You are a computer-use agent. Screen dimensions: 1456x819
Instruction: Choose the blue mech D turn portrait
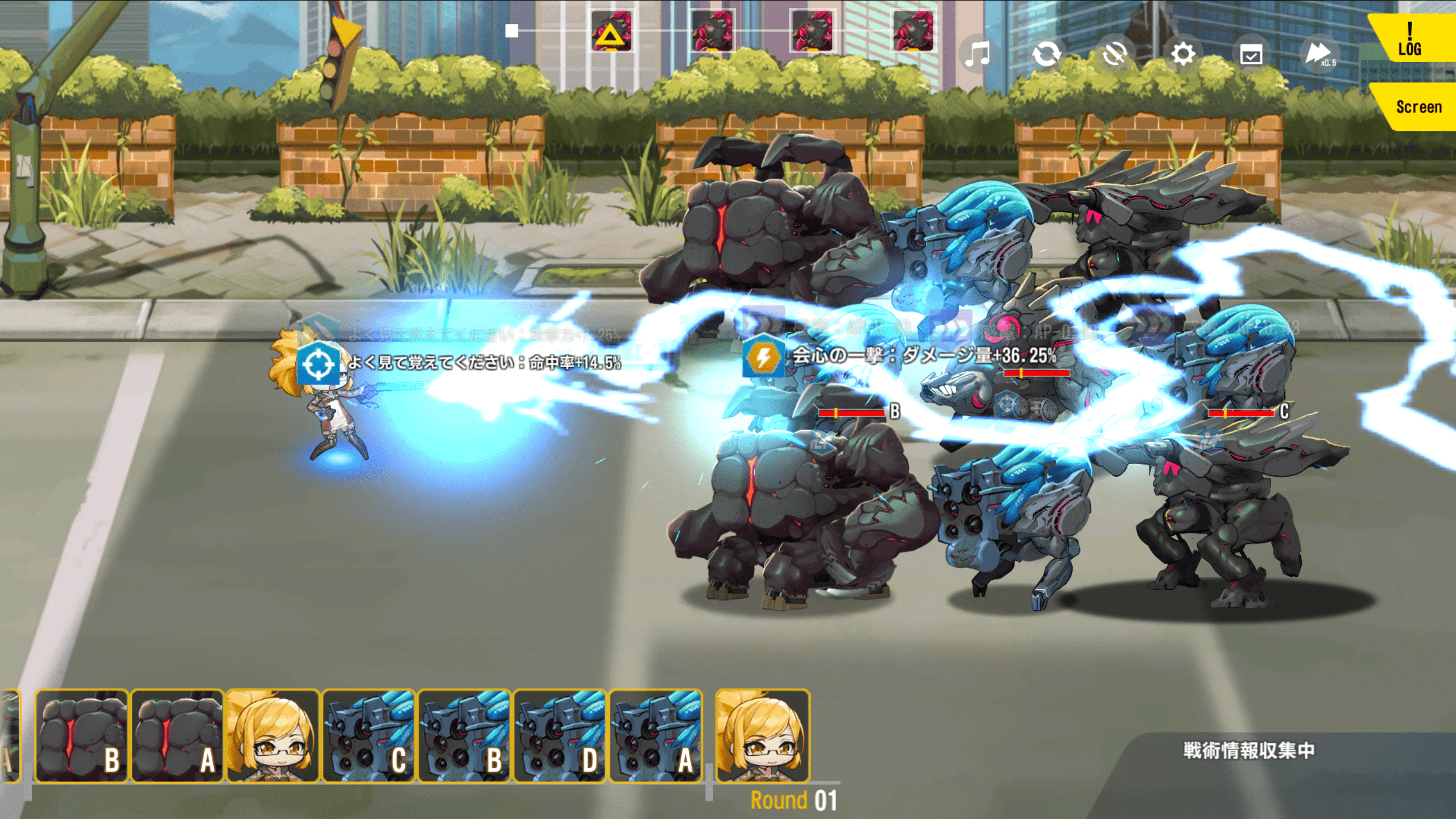click(560, 736)
